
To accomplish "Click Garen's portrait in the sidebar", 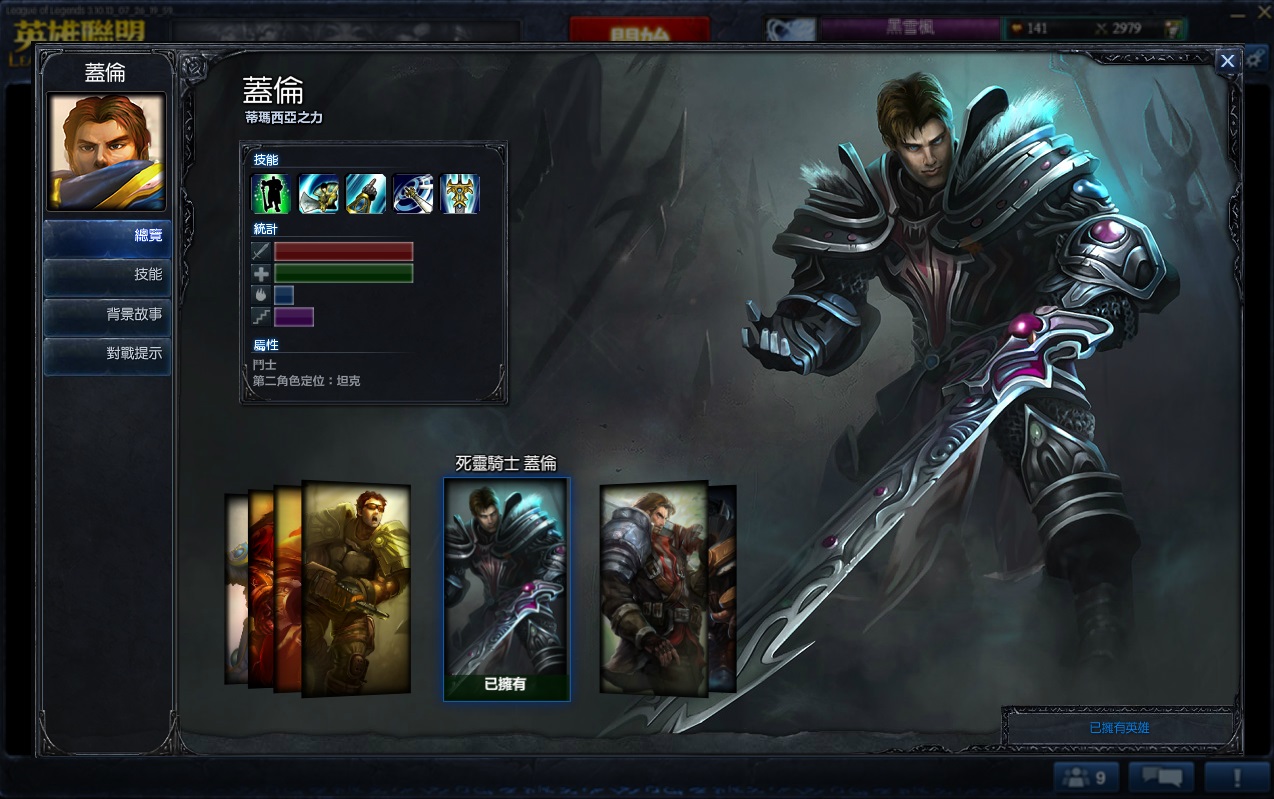I will click(106, 151).
